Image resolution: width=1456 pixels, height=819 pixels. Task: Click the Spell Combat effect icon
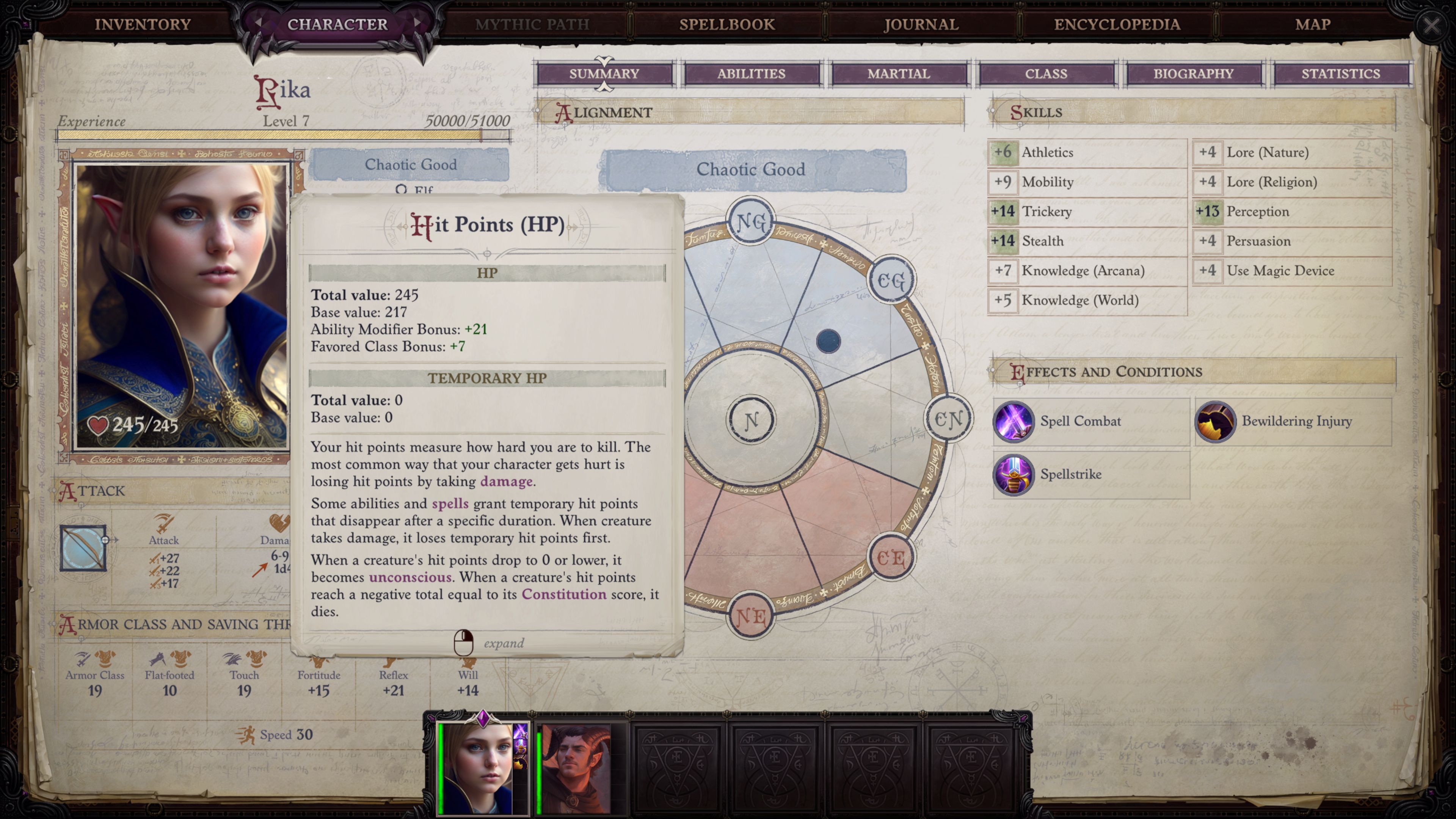click(1014, 422)
